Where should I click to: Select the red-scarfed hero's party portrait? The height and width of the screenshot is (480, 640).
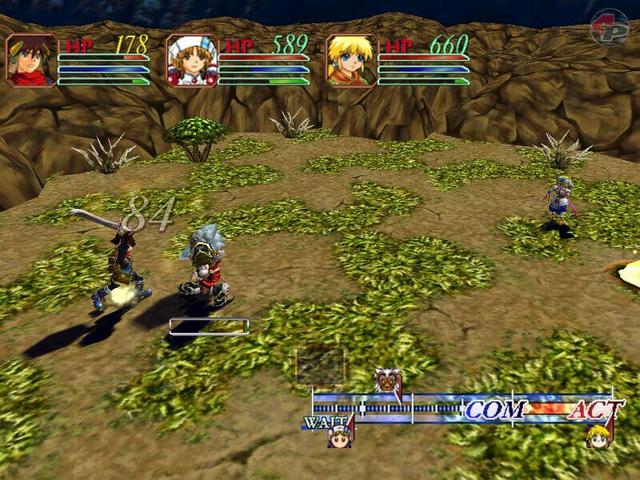tap(31, 61)
